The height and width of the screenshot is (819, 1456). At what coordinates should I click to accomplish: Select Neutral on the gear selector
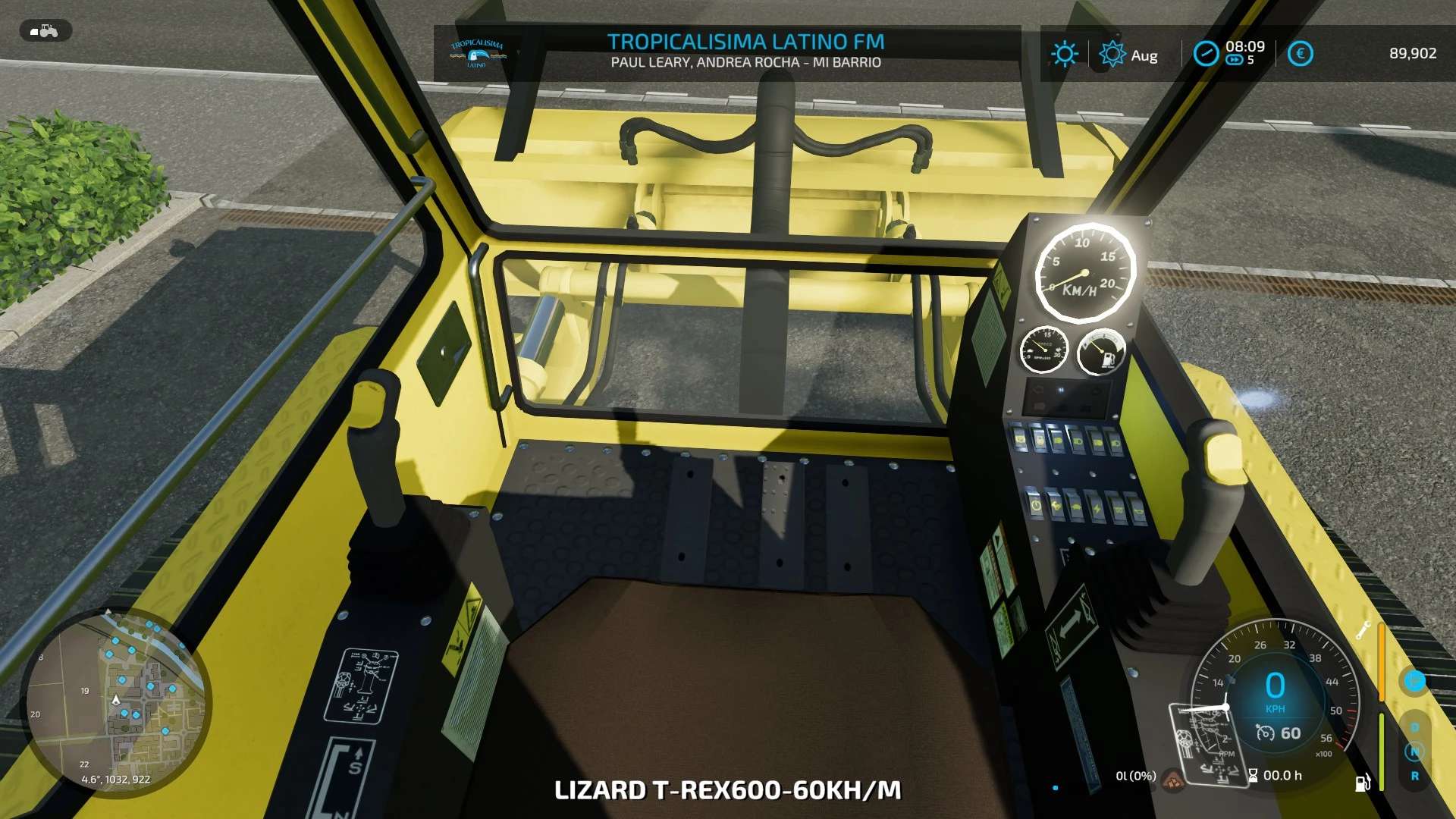coord(1414,752)
